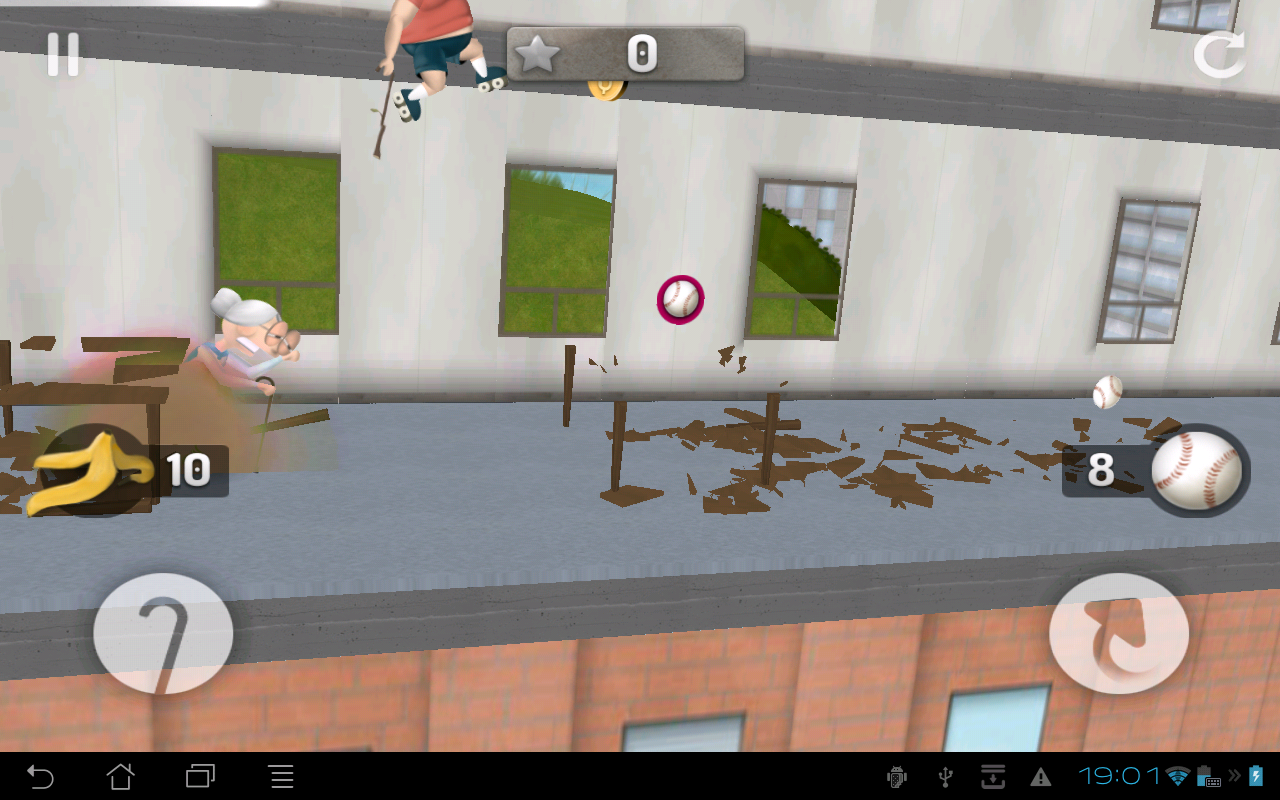Pause the game
Image resolution: width=1280 pixels, height=800 pixels.
pos(63,55)
